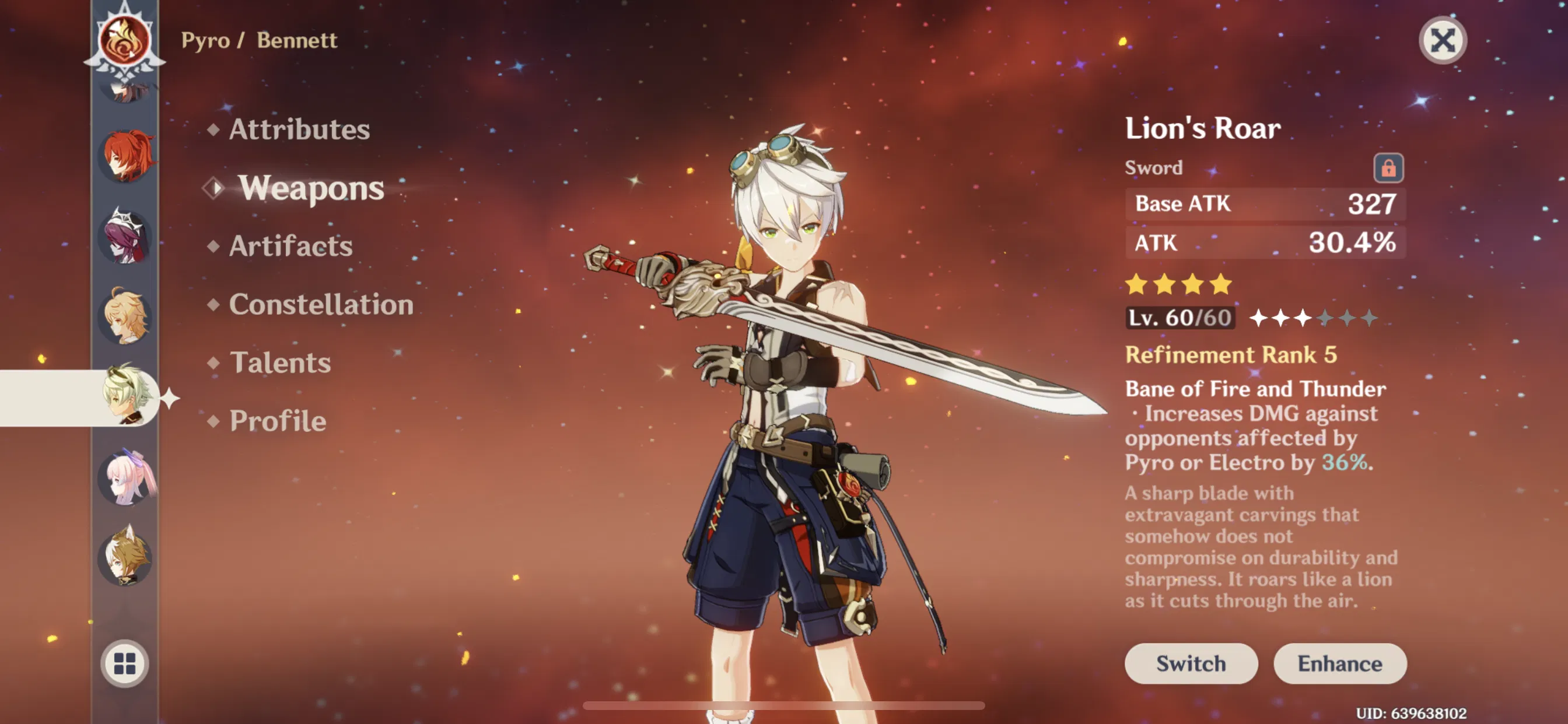
Task: Choose the pink-haired character portrait
Action: pyautogui.click(x=126, y=477)
